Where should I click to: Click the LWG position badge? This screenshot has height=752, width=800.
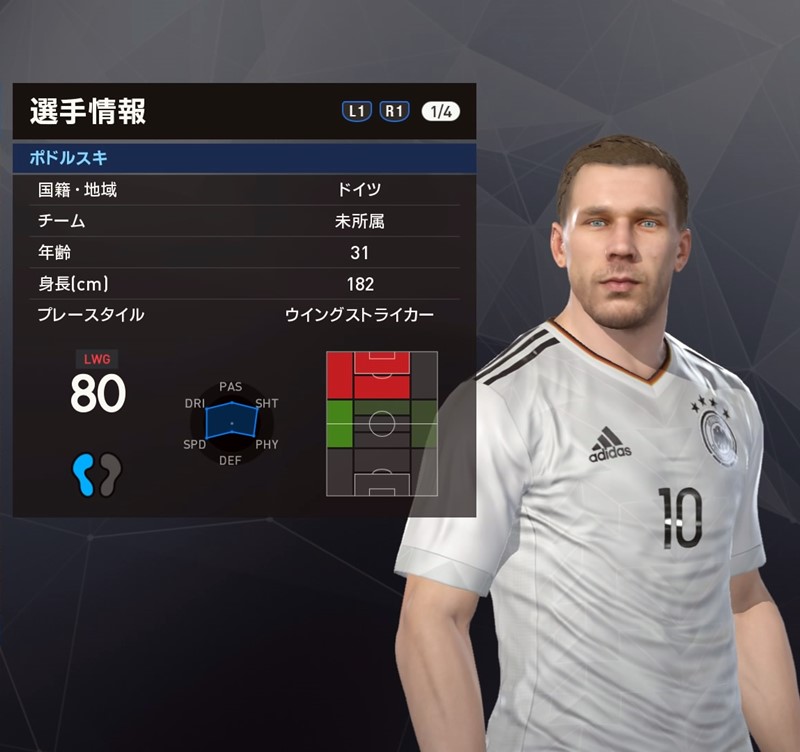[97, 357]
